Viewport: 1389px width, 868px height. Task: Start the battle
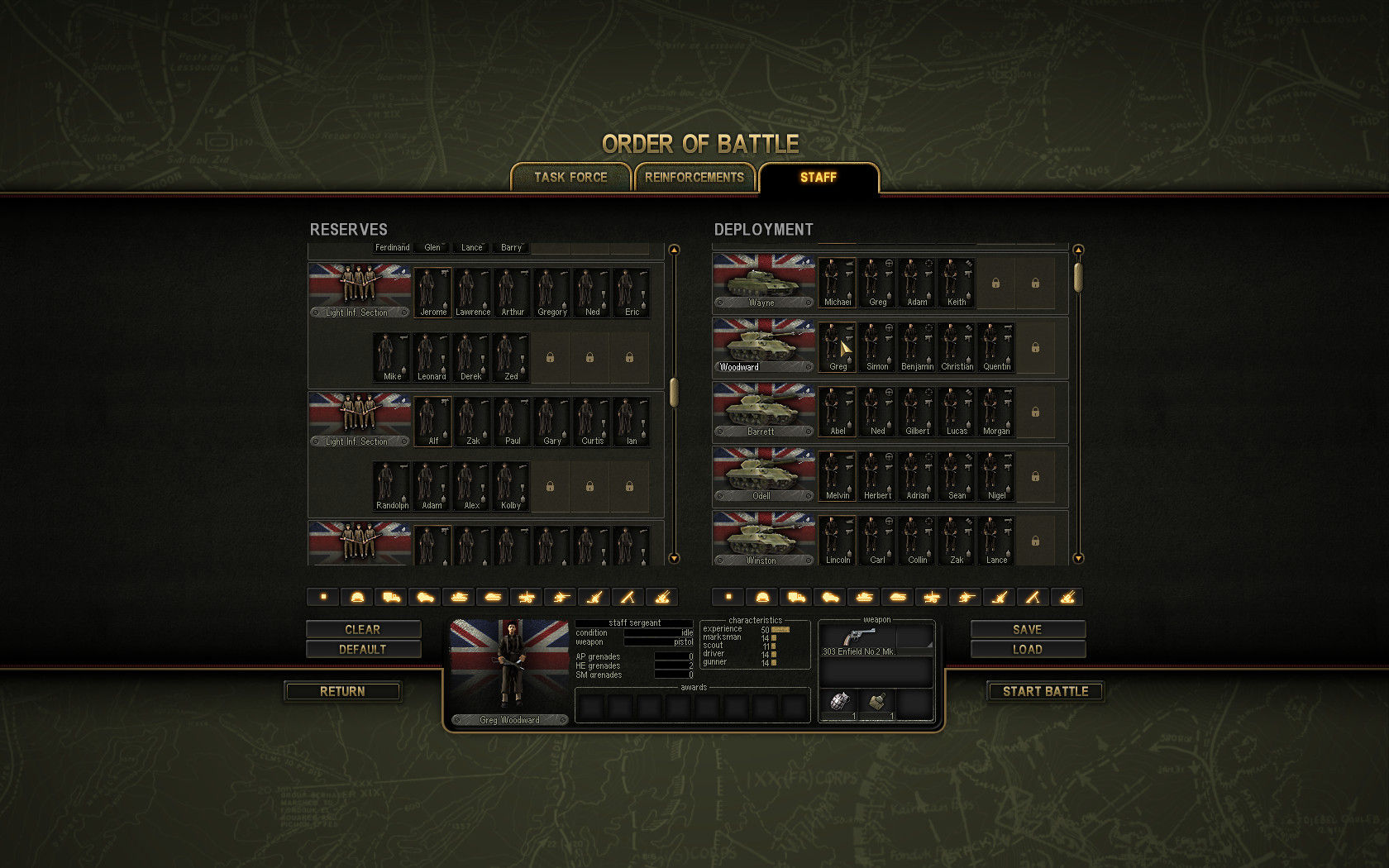coord(1045,691)
